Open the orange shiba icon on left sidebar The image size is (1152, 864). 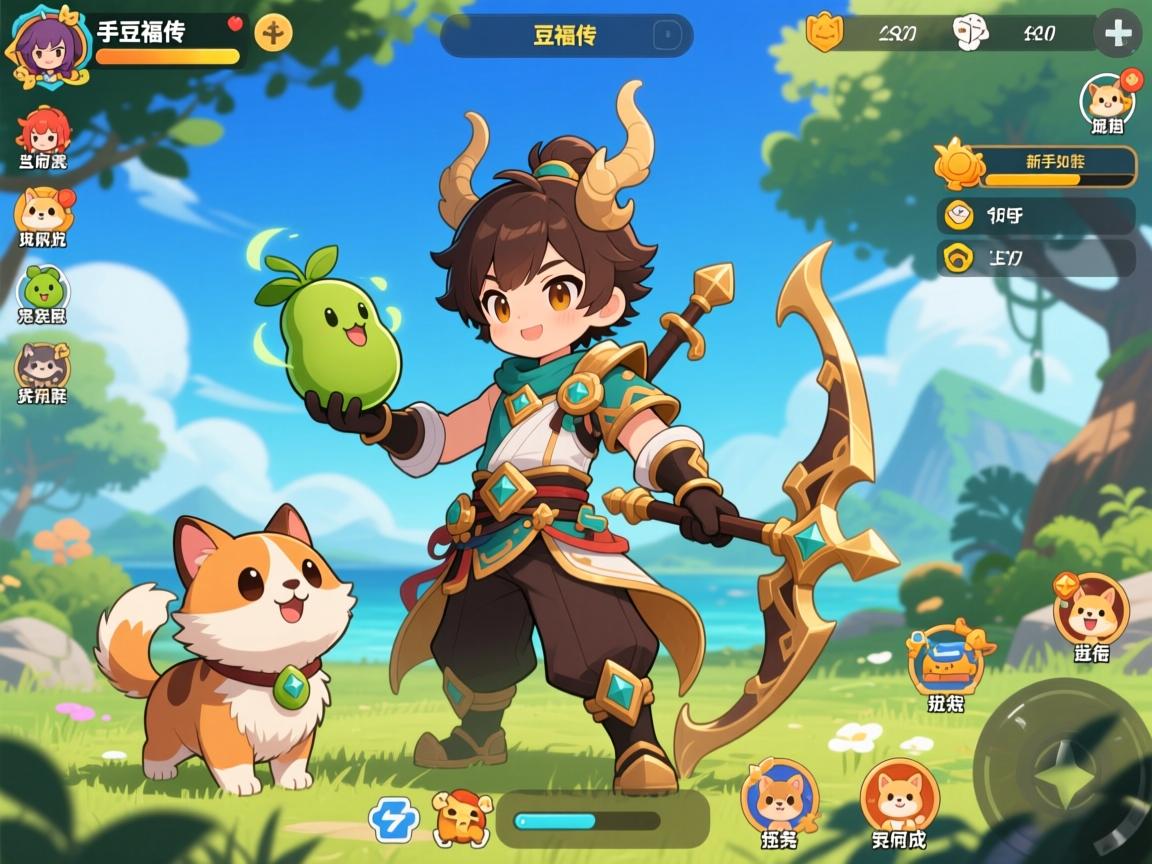[43, 211]
